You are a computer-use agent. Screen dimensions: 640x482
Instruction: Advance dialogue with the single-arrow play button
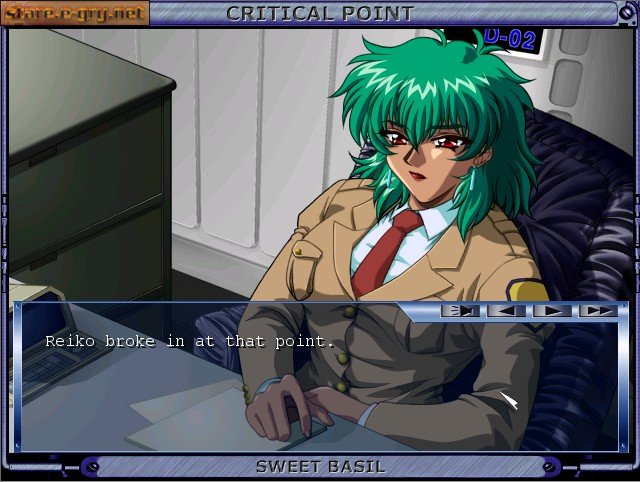click(x=553, y=311)
